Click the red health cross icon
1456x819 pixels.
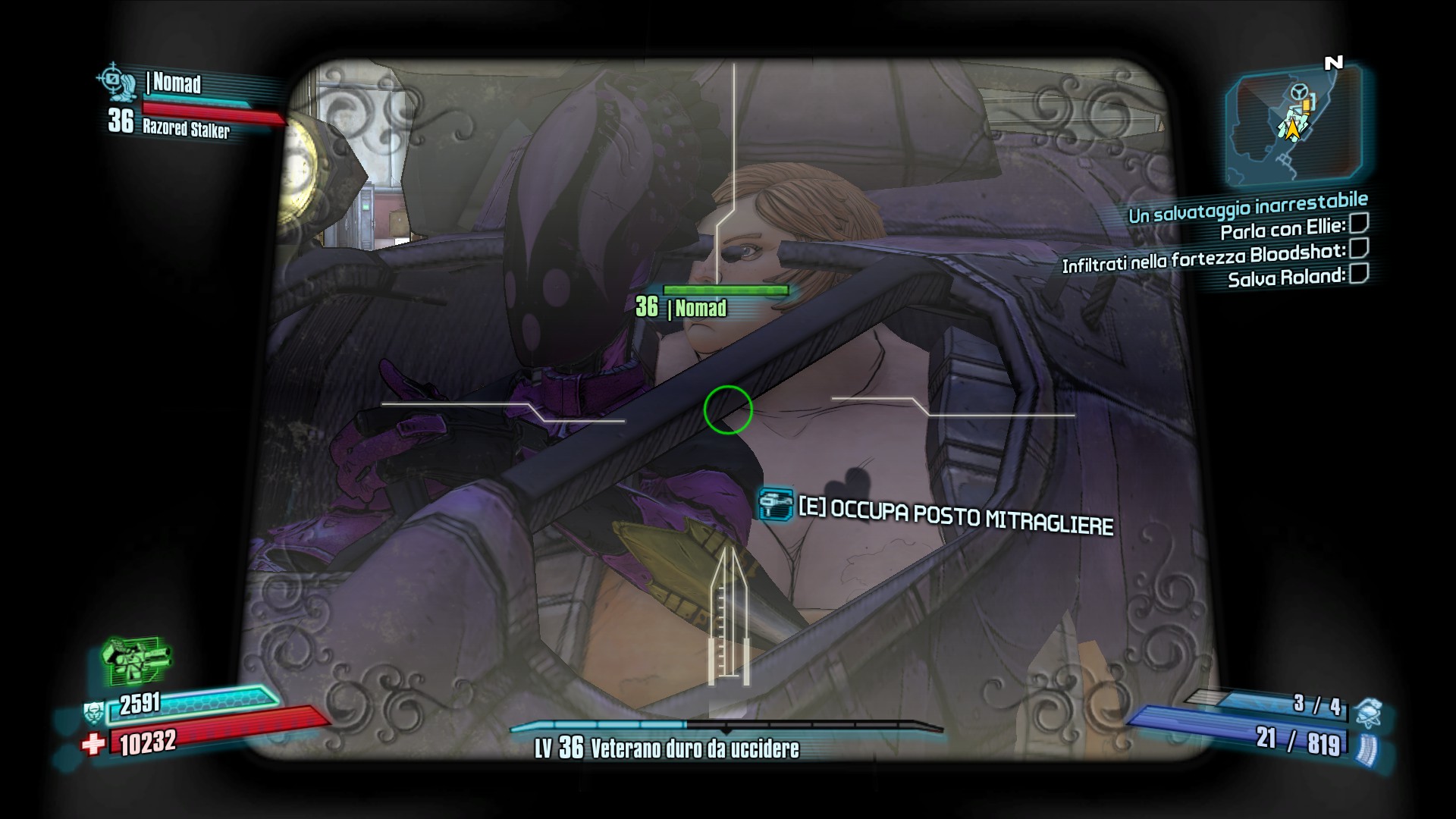click(x=93, y=745)
